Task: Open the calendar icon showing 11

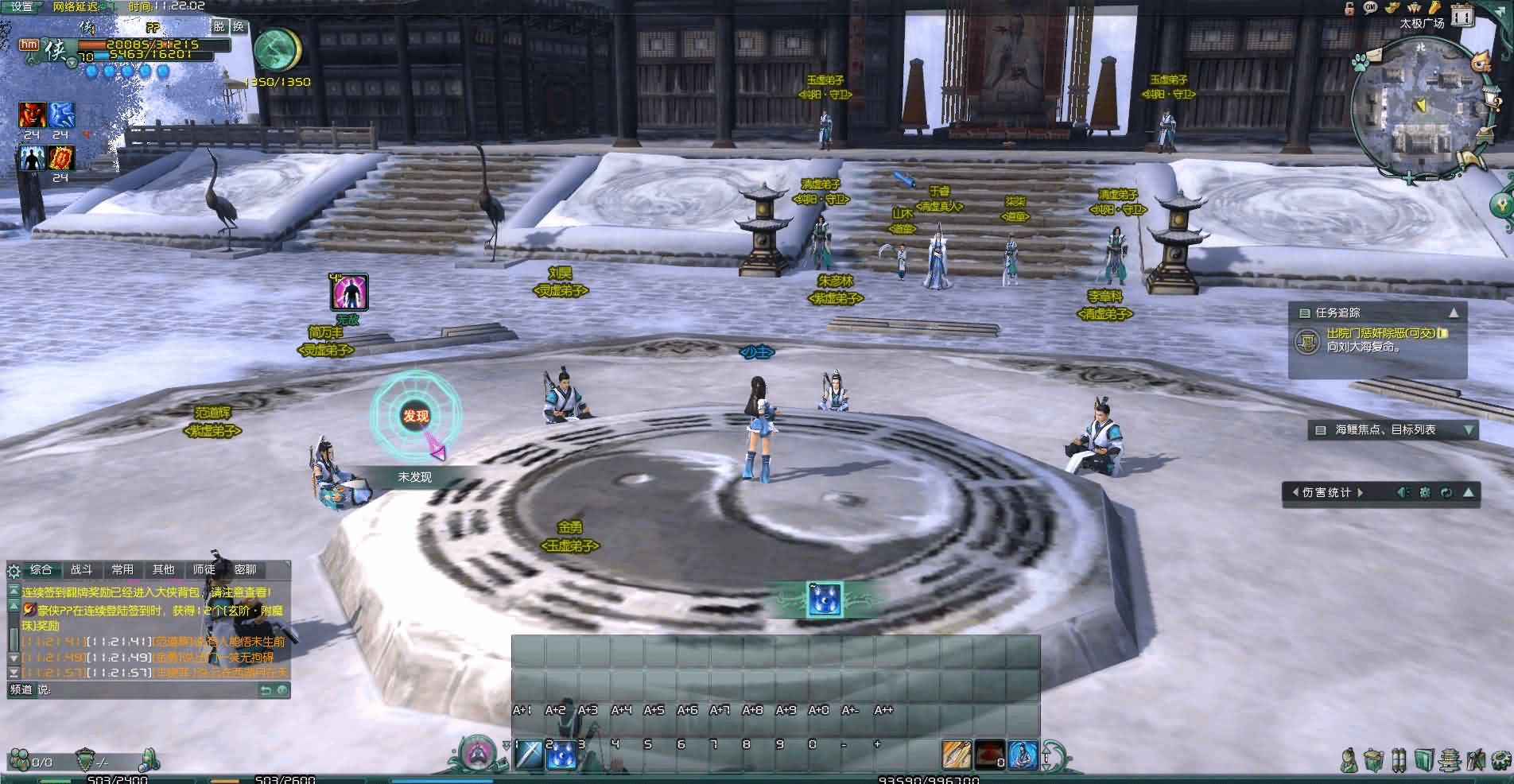Action: (x=1462, y=16)
